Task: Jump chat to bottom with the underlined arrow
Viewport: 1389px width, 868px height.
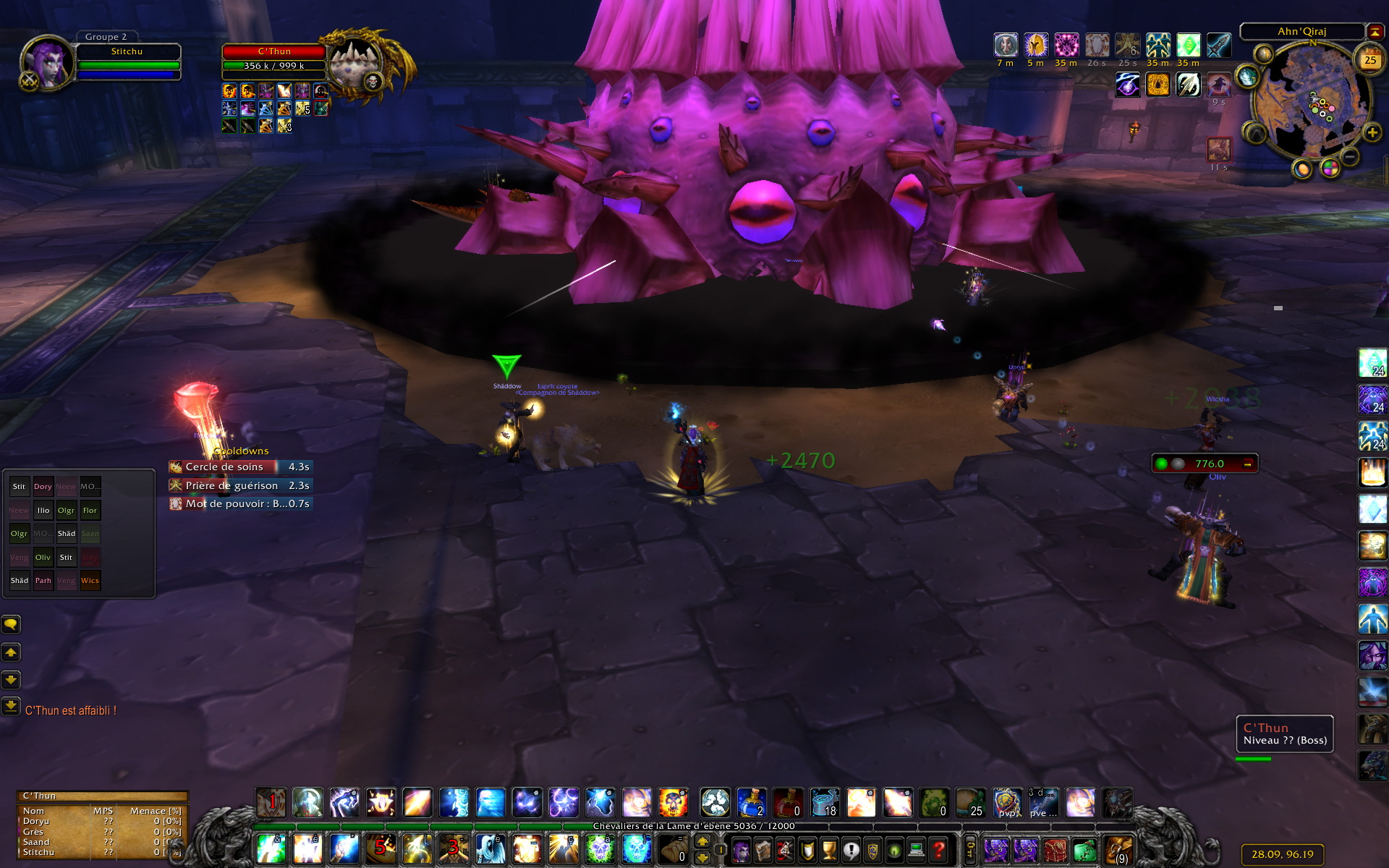Action: [x=11, y=705]
